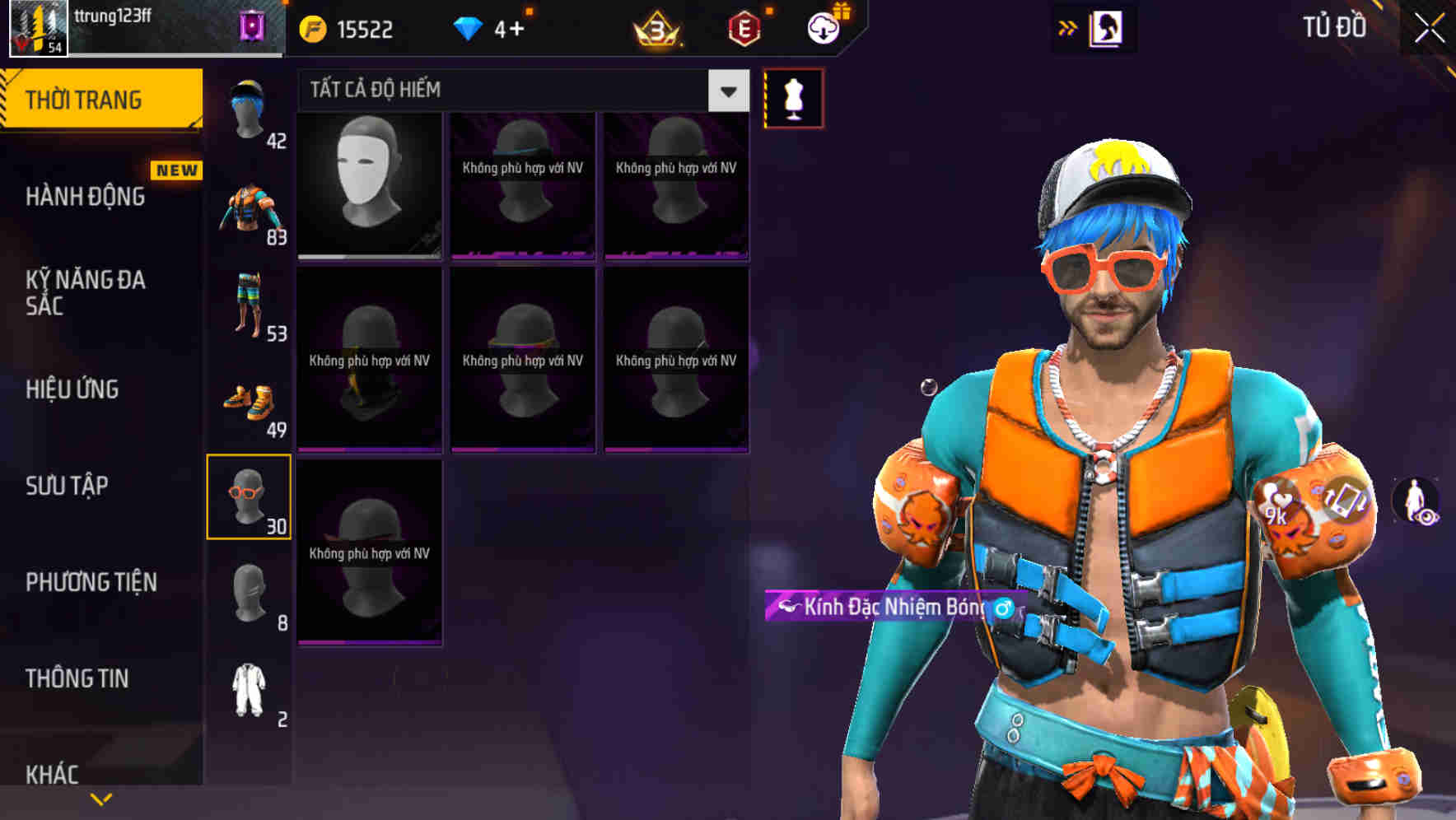The width and height of the screenshot is (1456, 820).
Task: Select the blue hair category icon
Action: [250, 107]
